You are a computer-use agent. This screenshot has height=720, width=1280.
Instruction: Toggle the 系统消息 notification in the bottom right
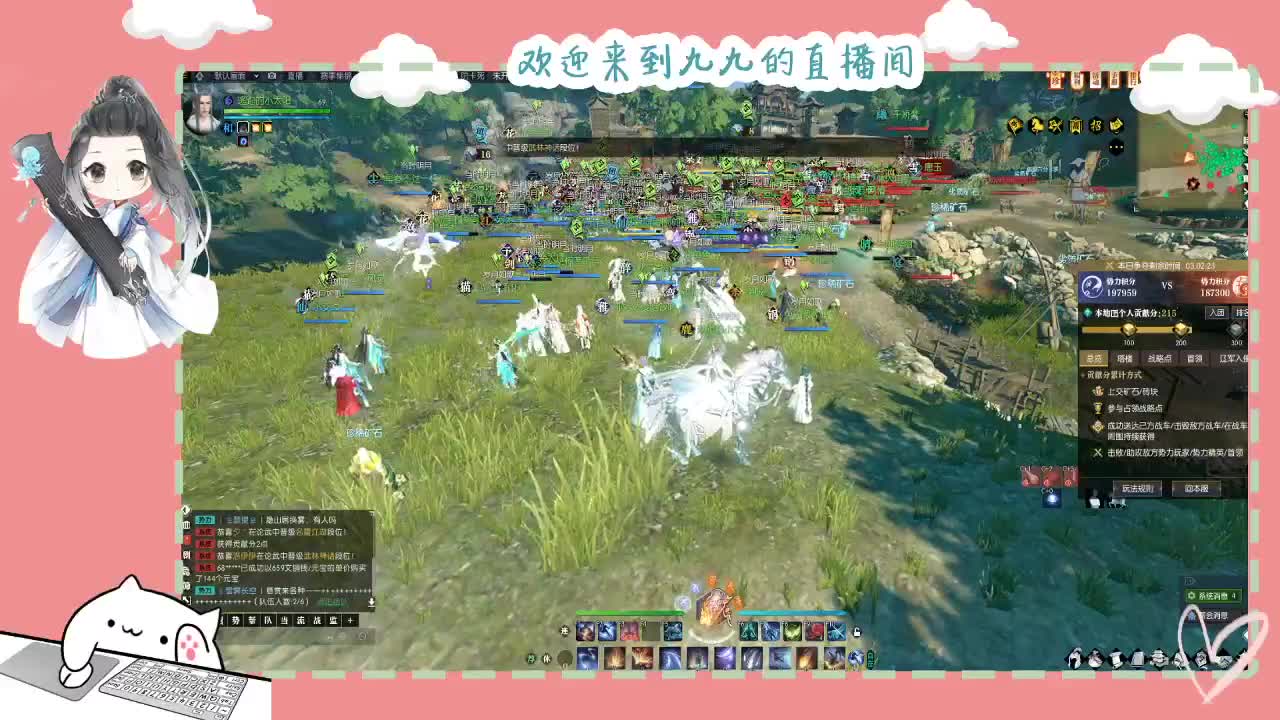[x=1212, y=595]
